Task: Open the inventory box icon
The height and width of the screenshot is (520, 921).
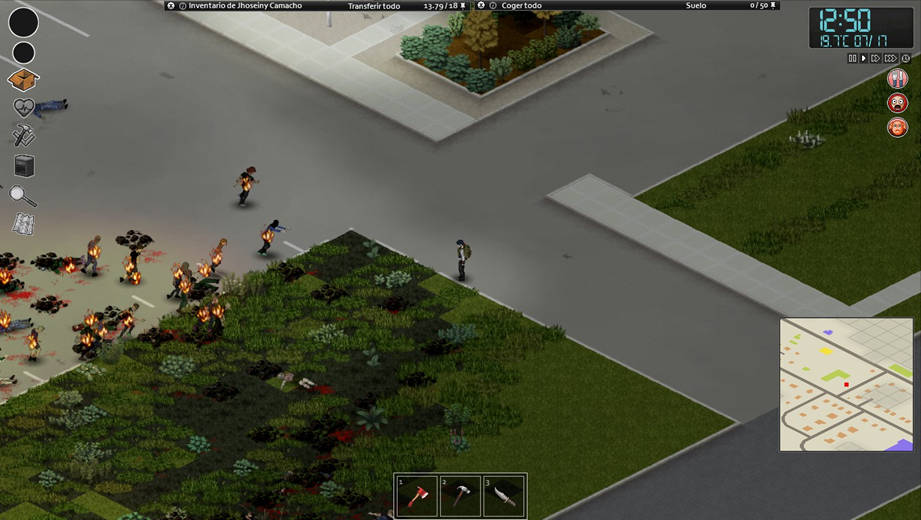Action: coord(23,80)
